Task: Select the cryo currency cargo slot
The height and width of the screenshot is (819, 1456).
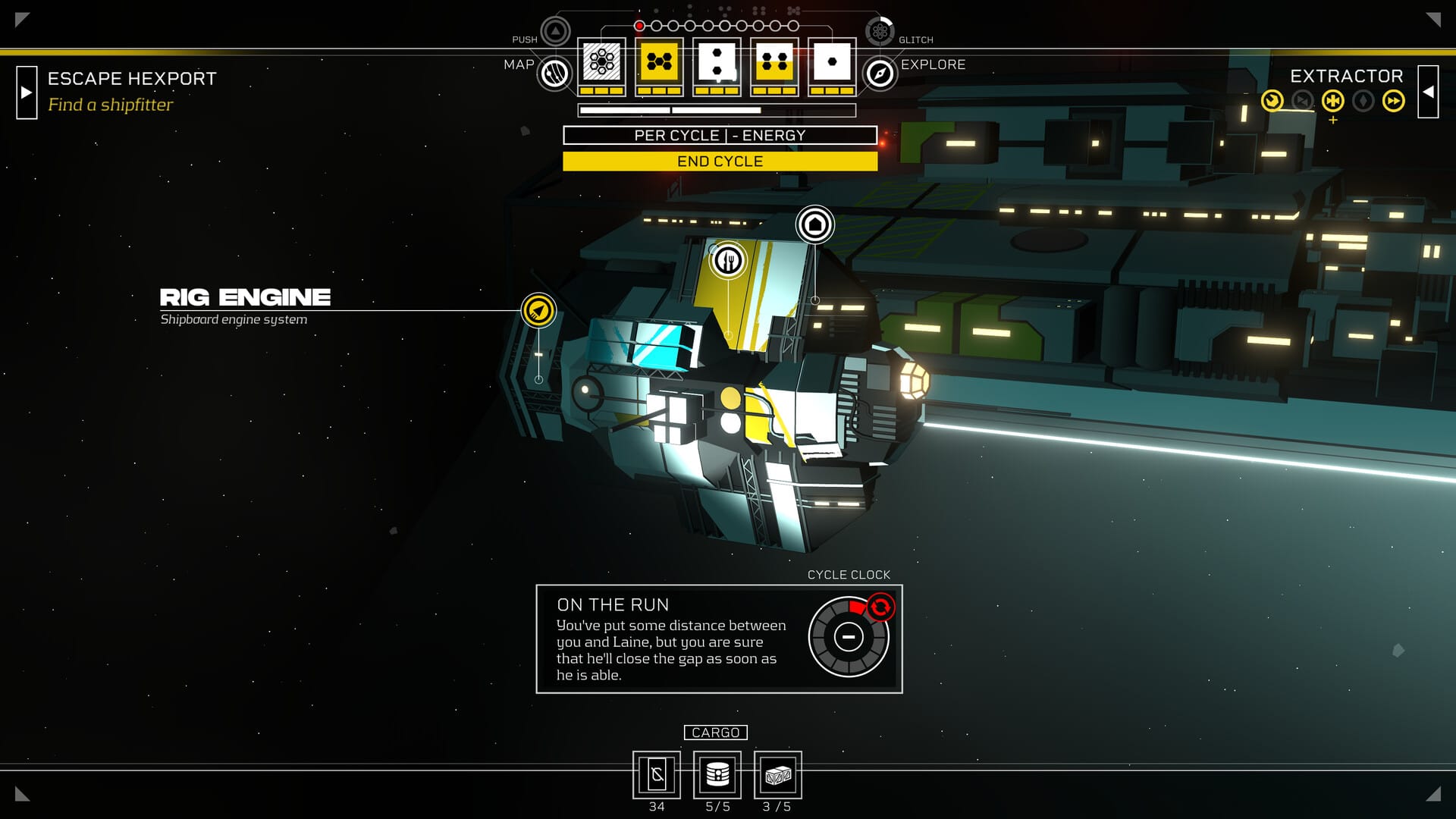Action: (x=657, y=775)
